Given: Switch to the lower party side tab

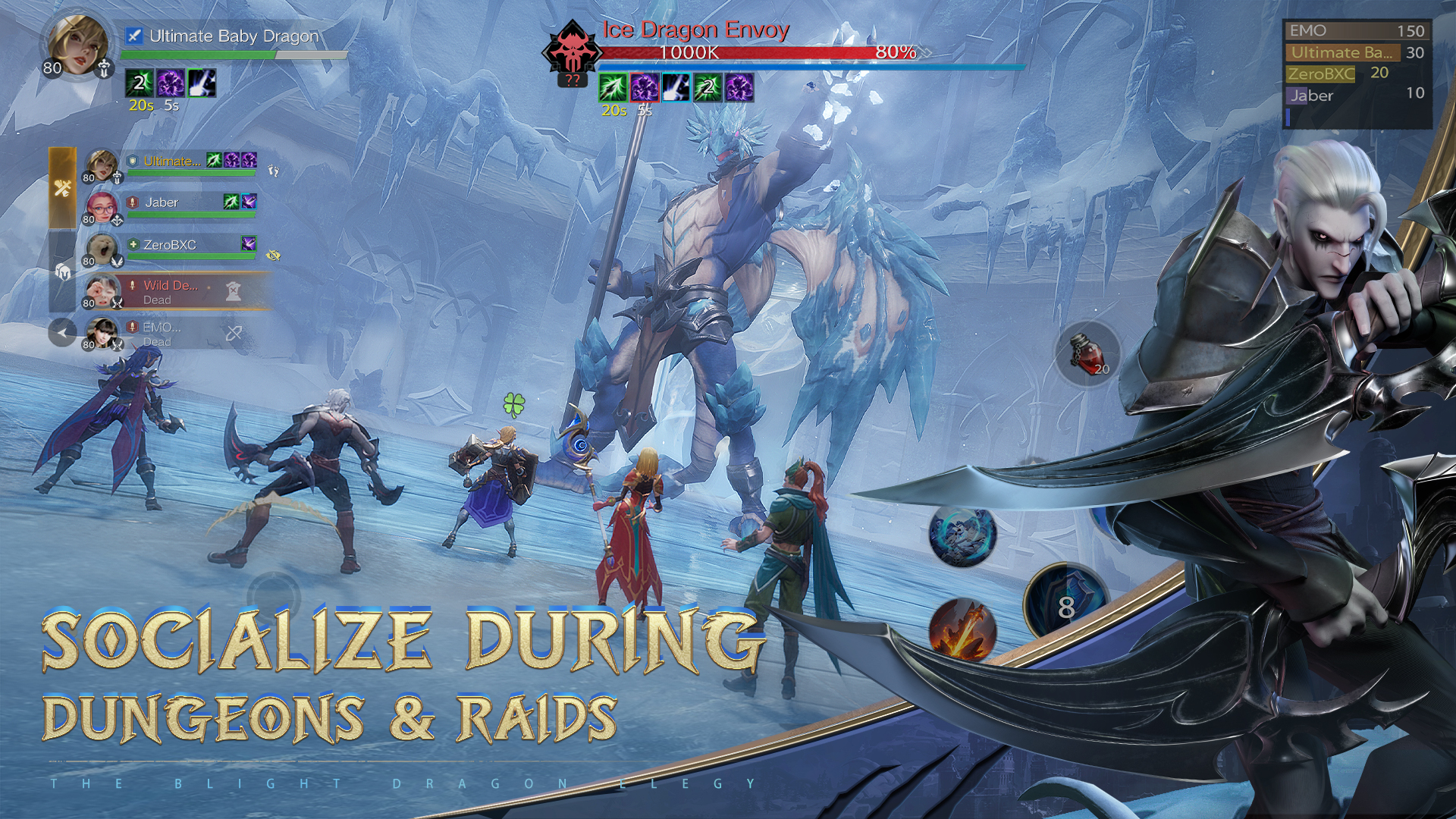Looking at the screenshot, I should 63,271.
